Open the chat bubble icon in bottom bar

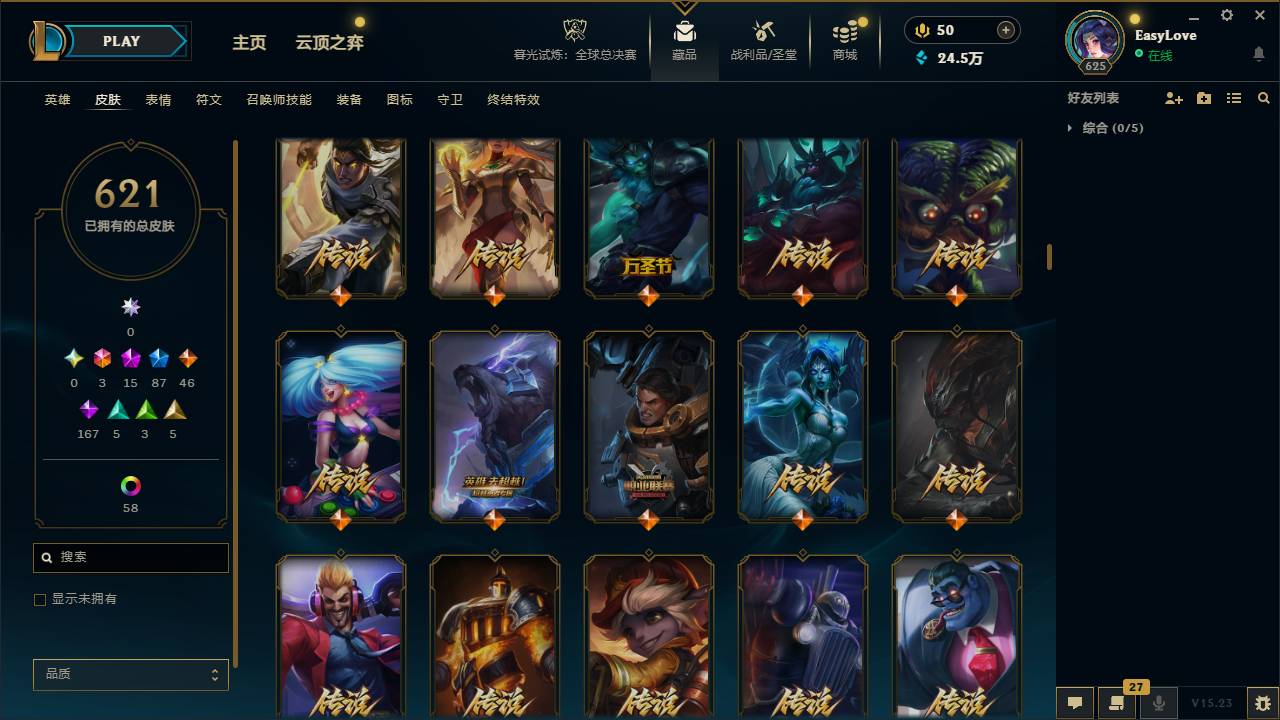pyautogui.click(x=1075, y=703)
